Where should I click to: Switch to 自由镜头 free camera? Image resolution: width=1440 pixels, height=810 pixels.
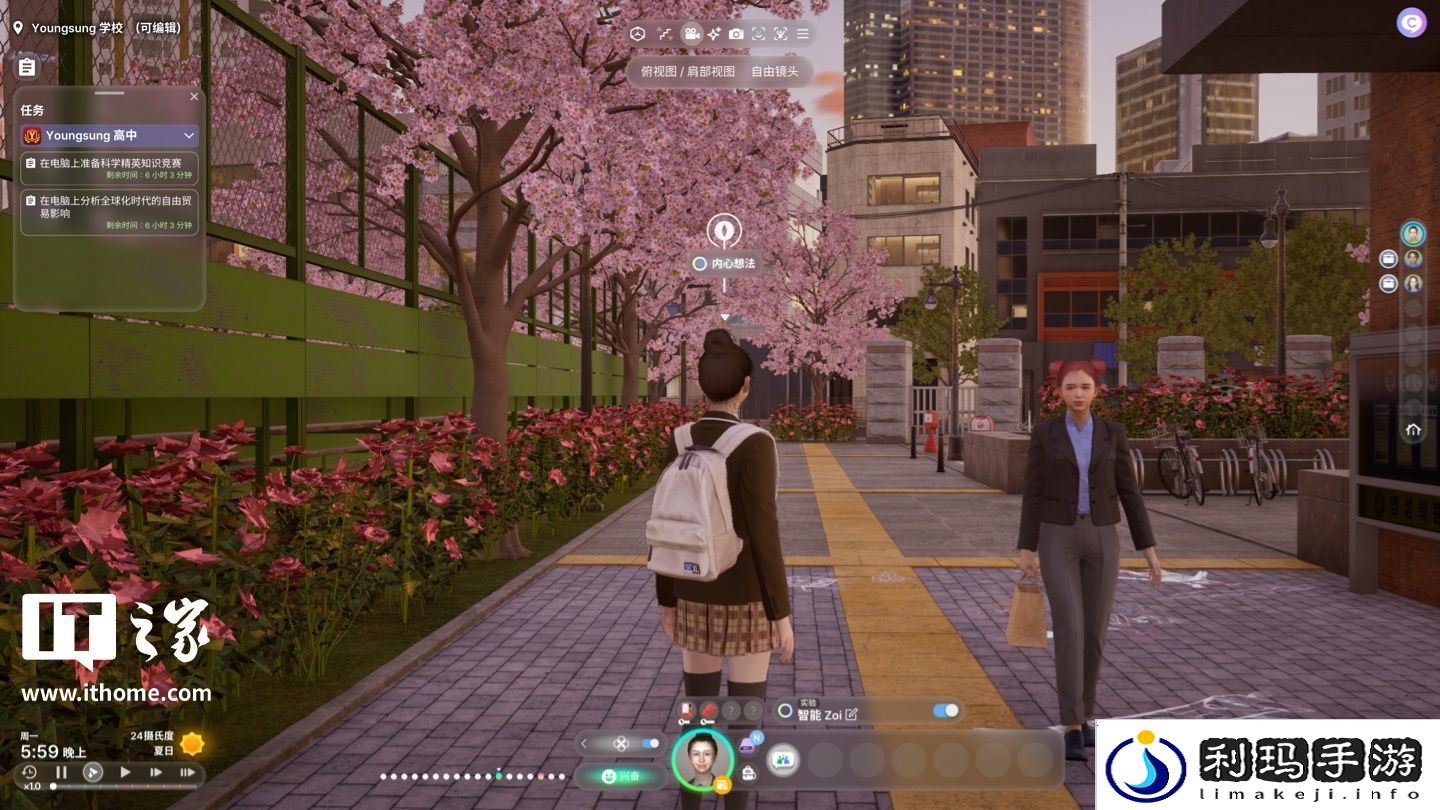775,72
